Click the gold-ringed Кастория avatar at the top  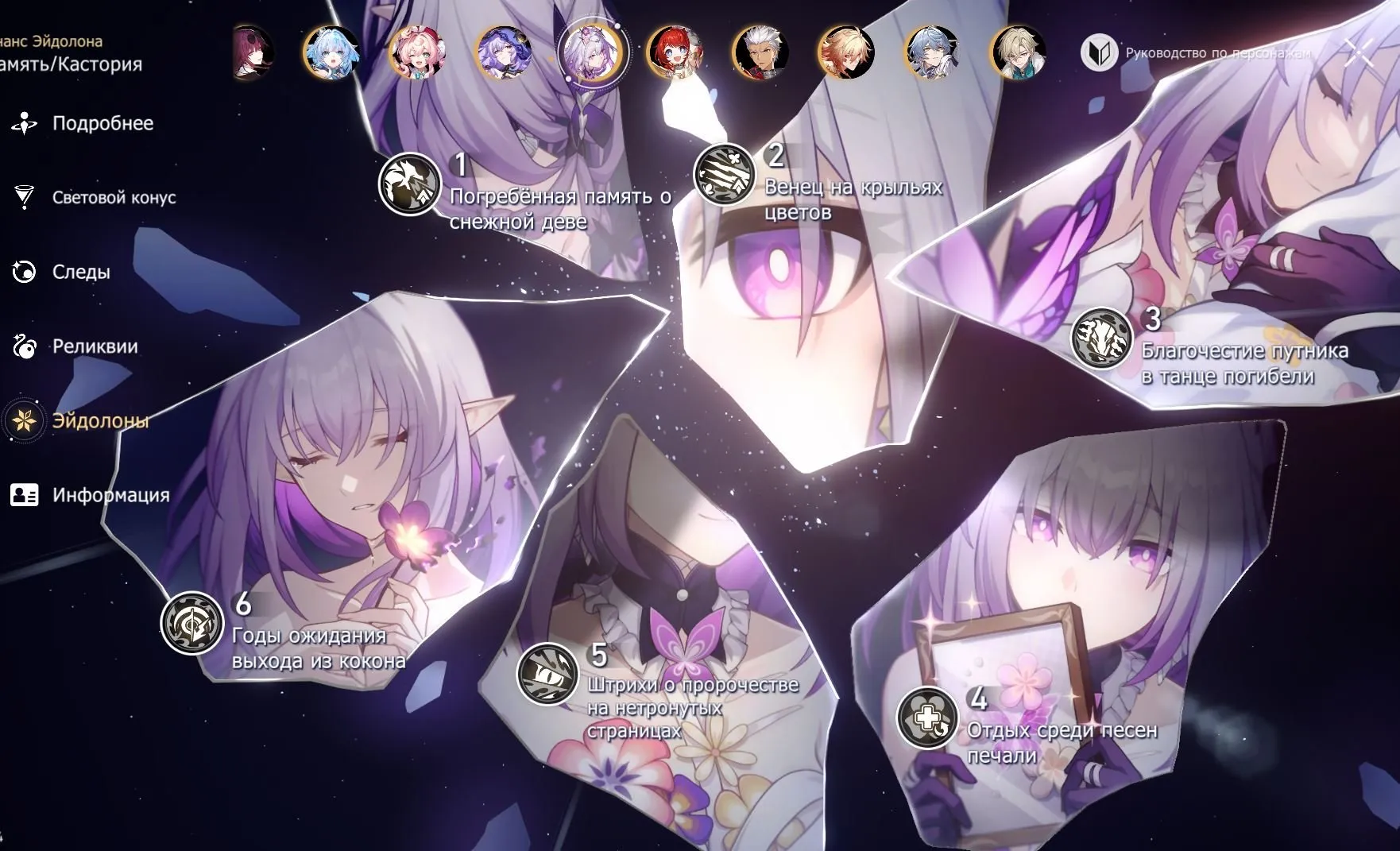tap(592, 49)
